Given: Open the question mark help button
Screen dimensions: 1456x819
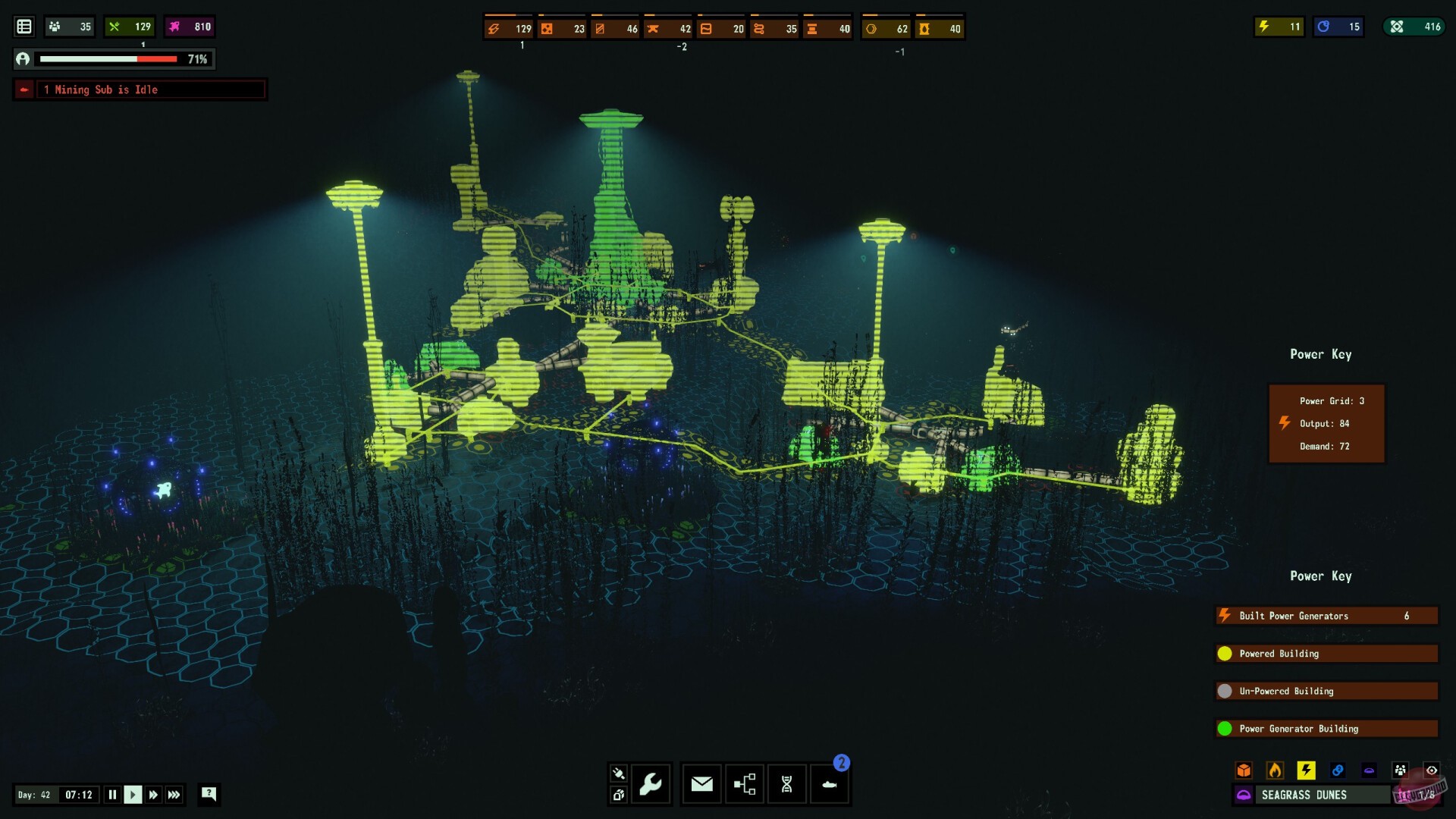Looking at the screenshot, I should [x=208, y=795].
